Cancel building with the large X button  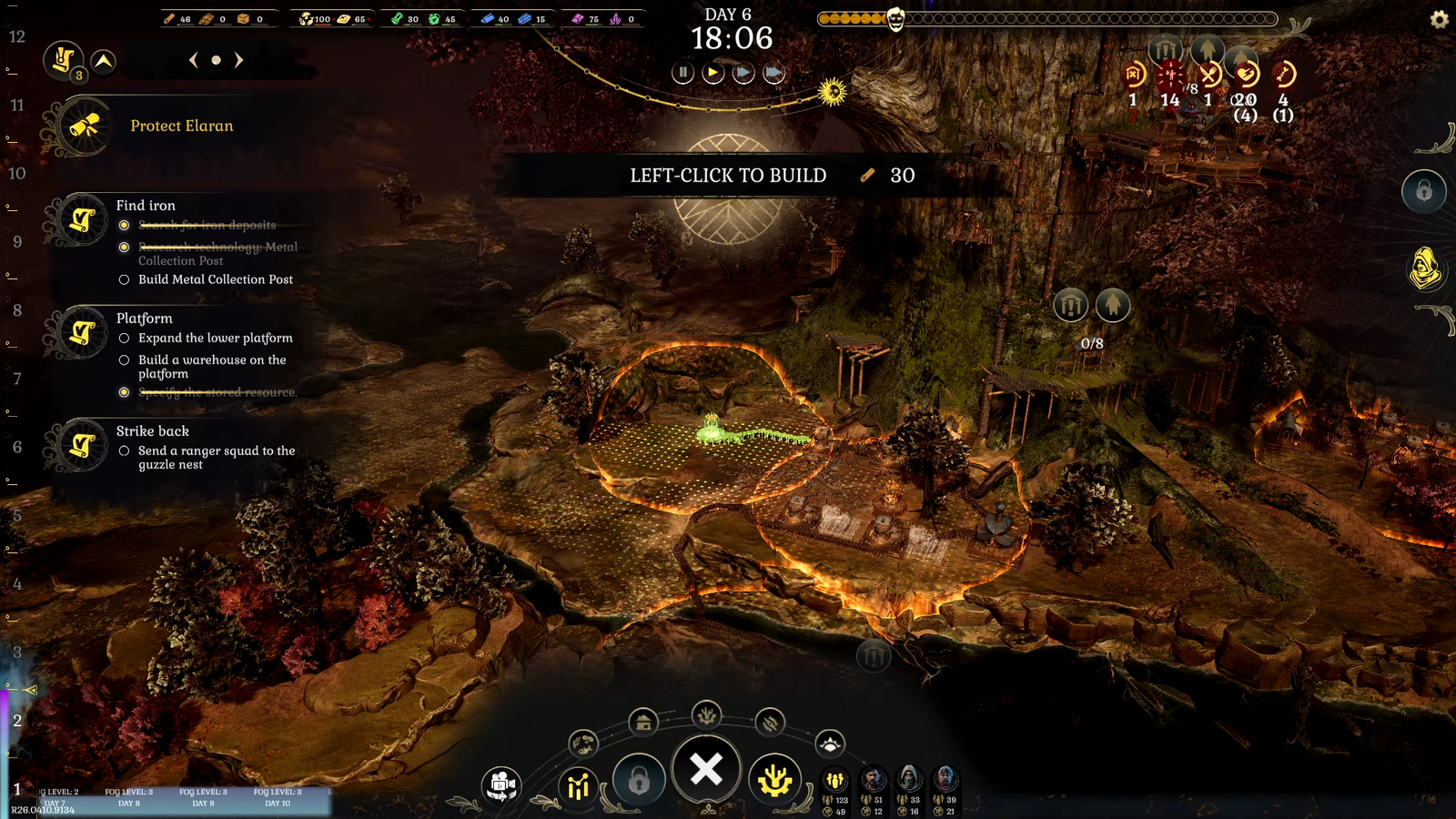coord(706,770)
